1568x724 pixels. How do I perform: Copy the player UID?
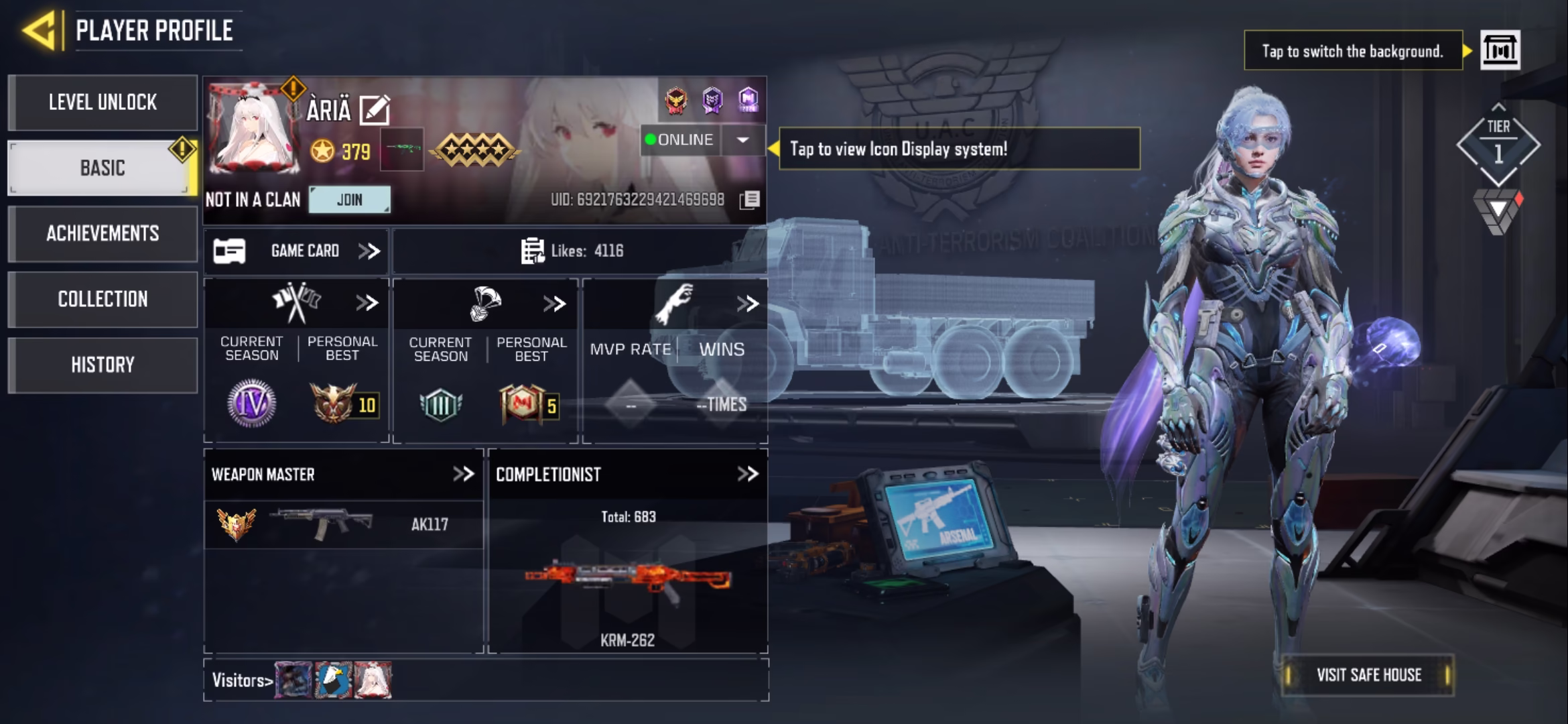[749, 200]
